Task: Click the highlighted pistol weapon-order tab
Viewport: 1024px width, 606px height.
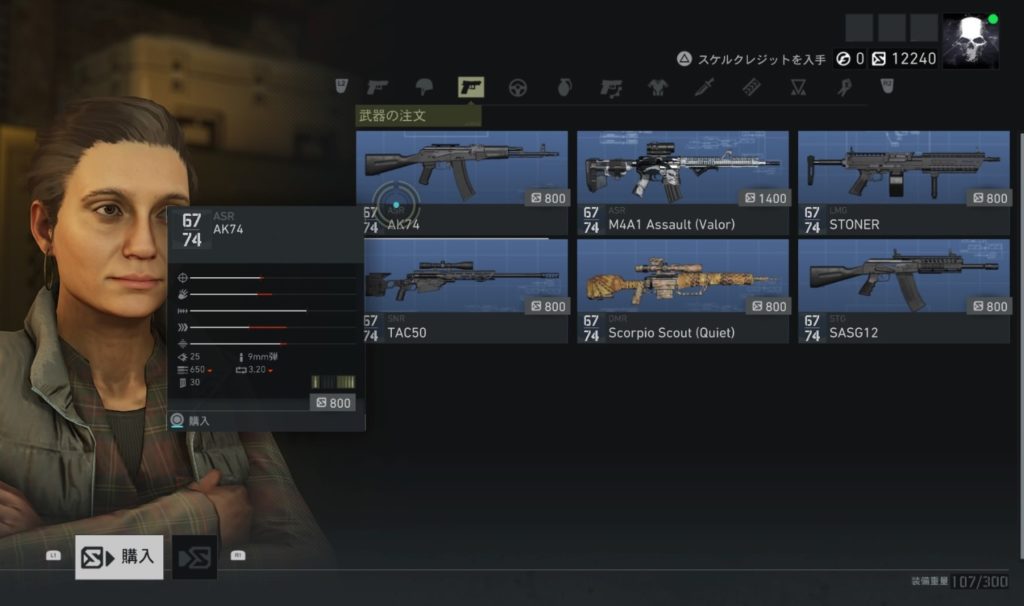Action: point(470,88)
